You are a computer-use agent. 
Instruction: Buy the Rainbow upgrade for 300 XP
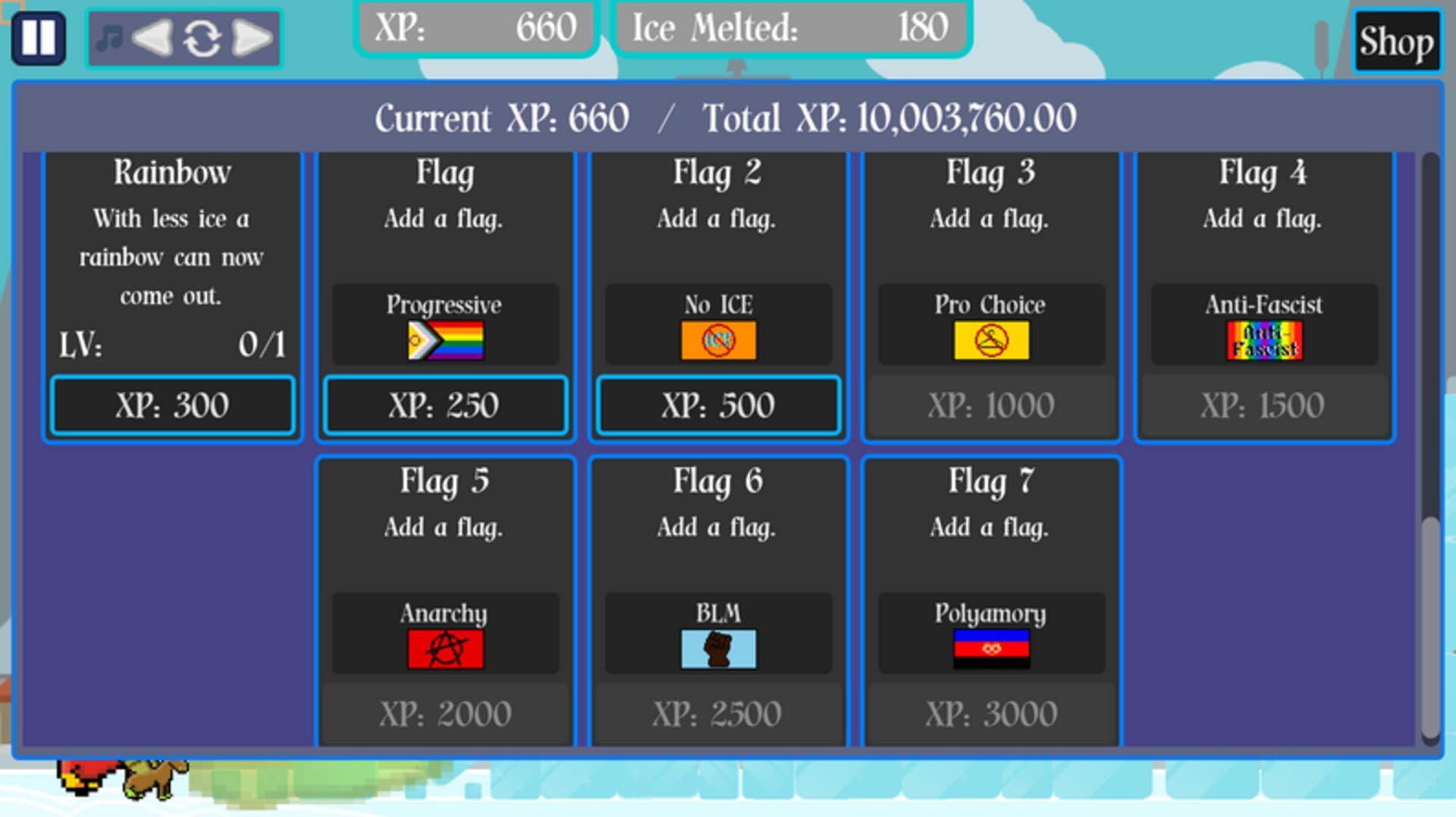pos(172,405)
